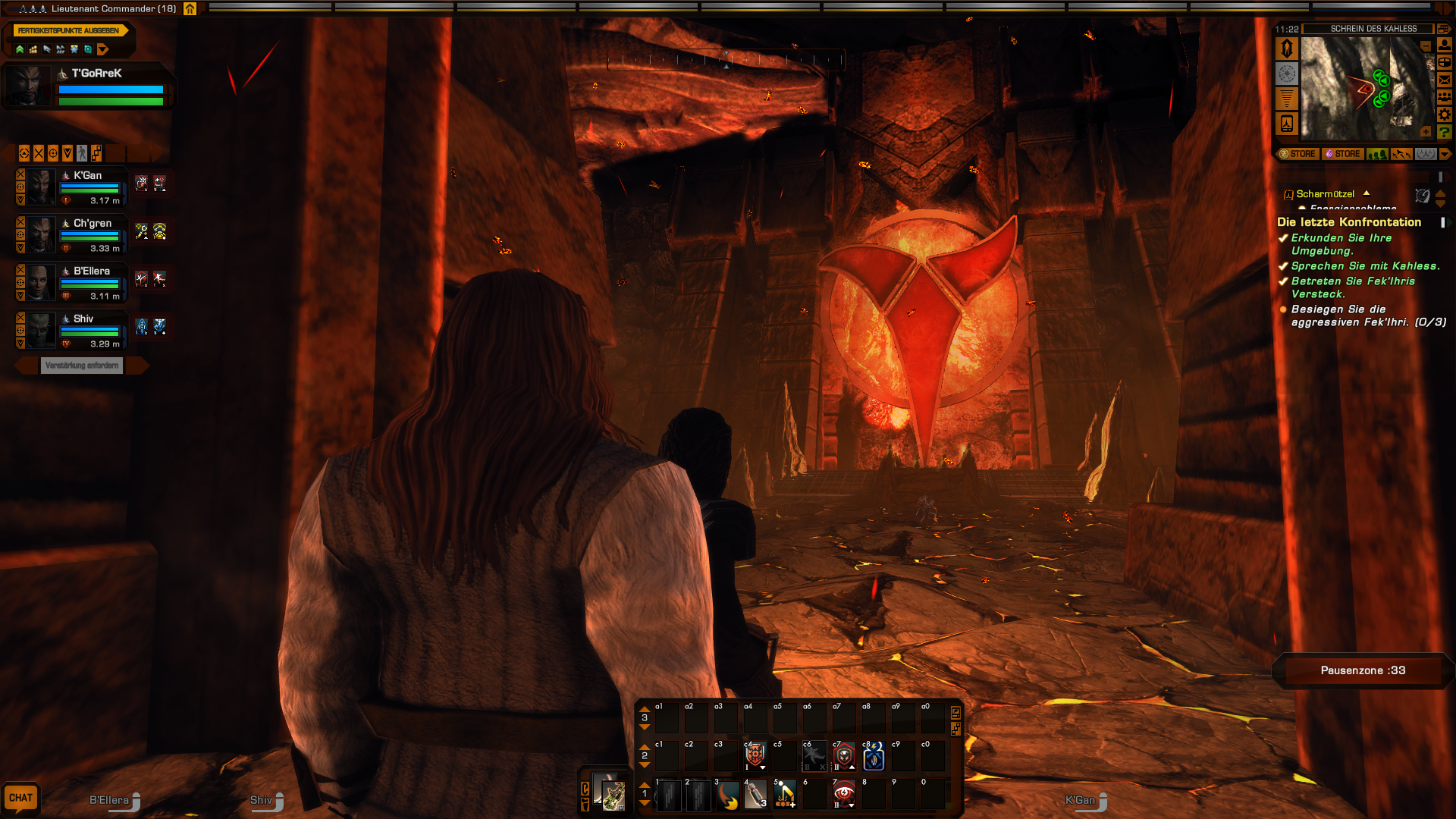The image size is (1456, 819).
Task: Open the chat window
Action: [20, 798]
